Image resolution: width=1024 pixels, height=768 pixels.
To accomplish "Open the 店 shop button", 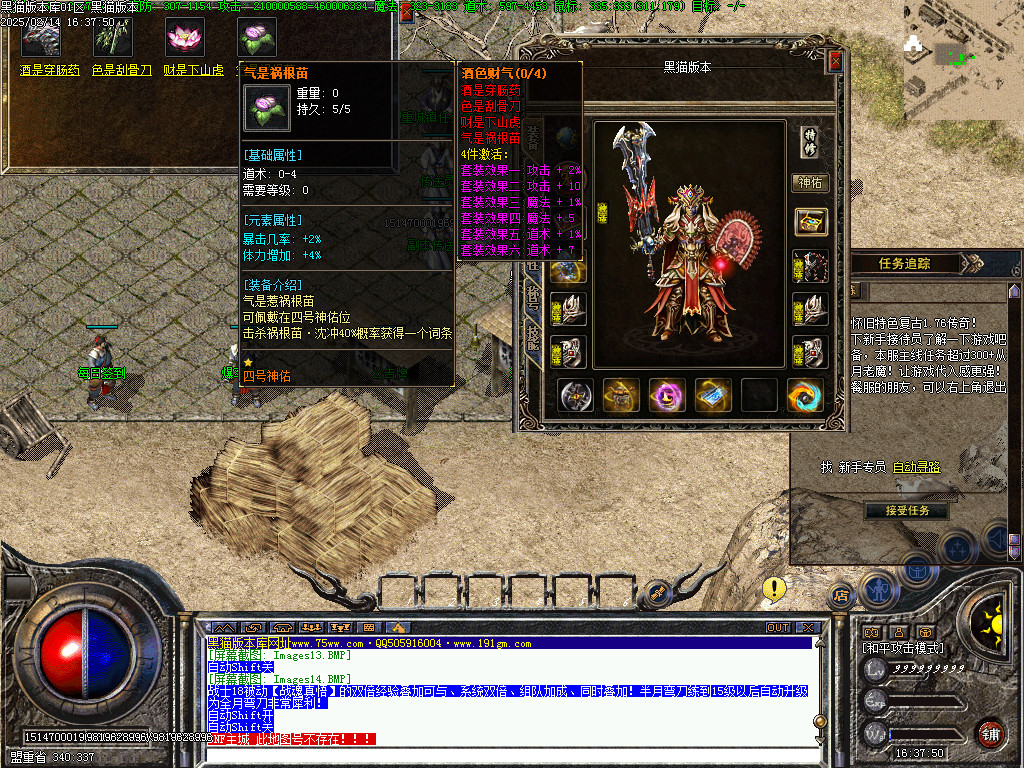I will [840, 596].
